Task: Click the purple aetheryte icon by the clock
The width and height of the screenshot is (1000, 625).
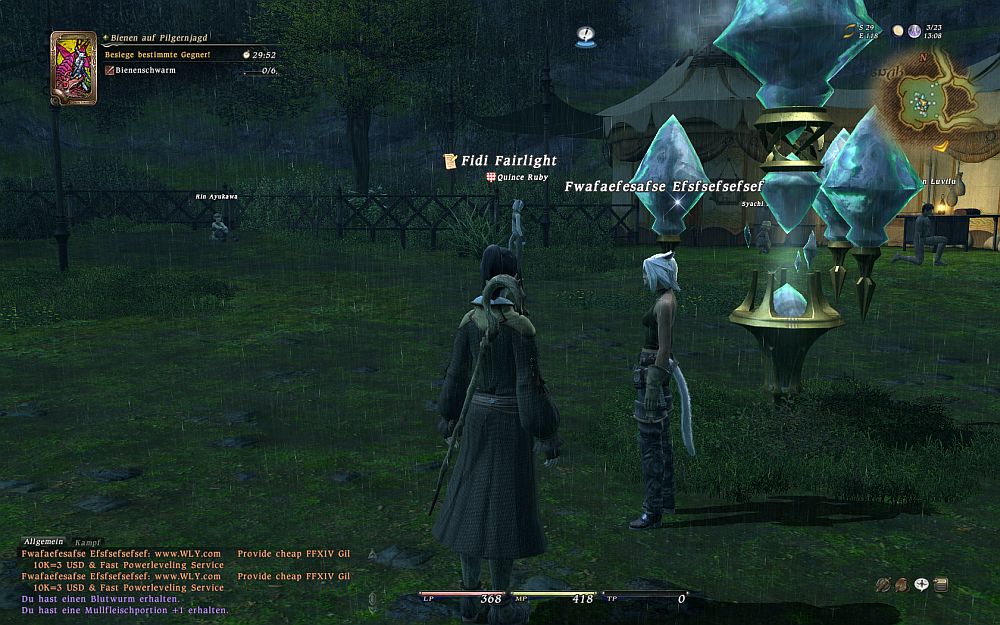Action: click(x=914, y=32)
